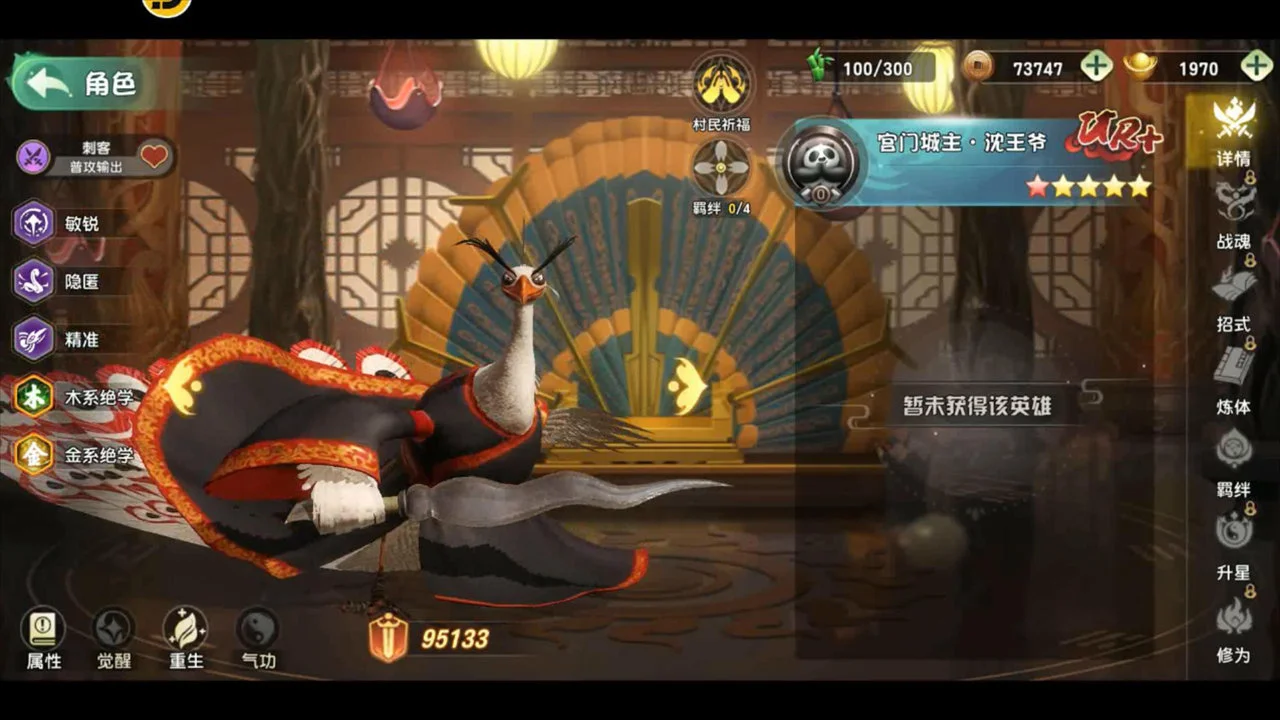The image size is (1280, 720).
Task: Add more gold ingots with plus button
Action: coord(1256,67)
